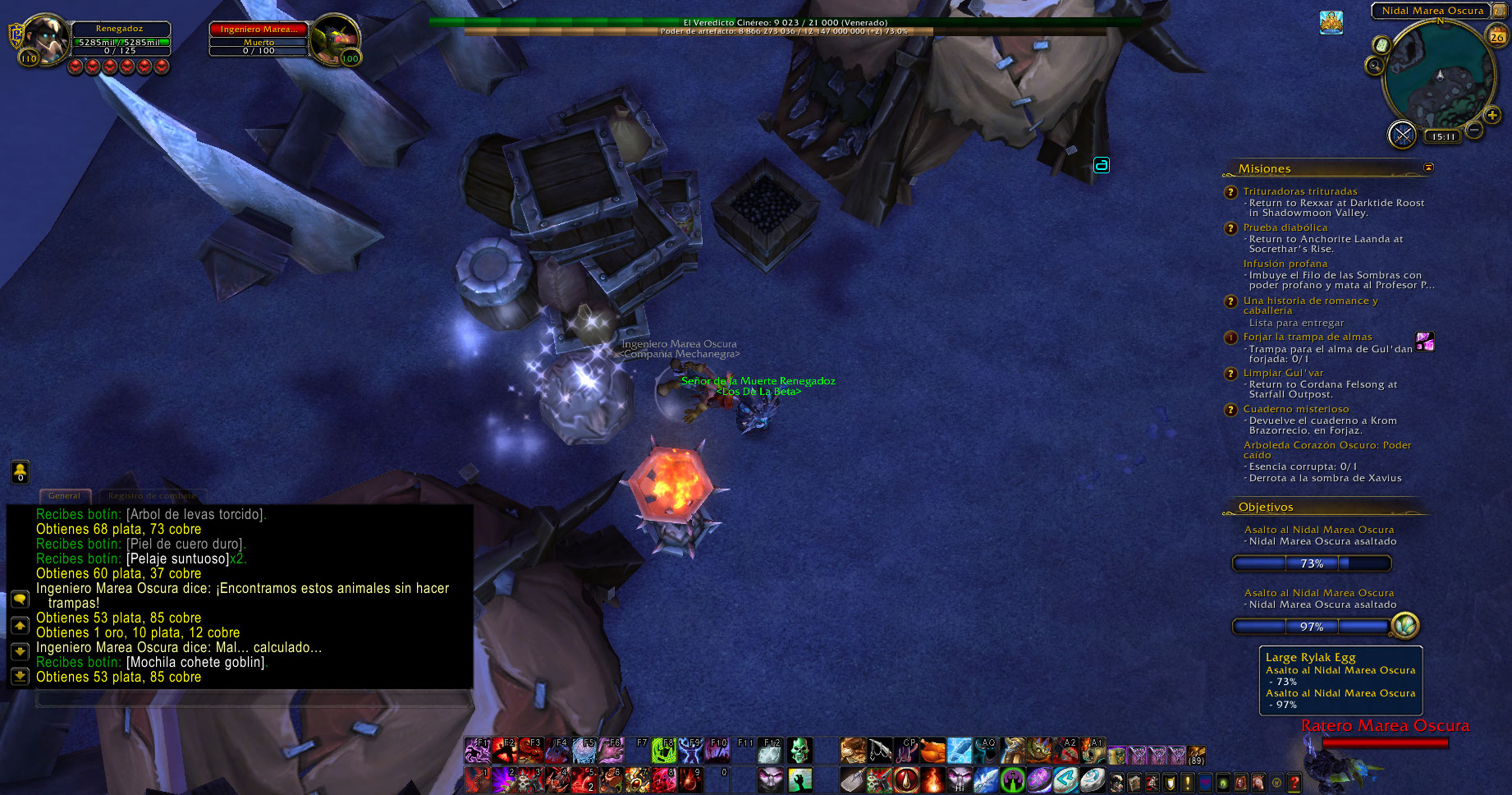Switch to the General chat tab
The height and width of the screenshot is (795, 1512).
(64, 496)
